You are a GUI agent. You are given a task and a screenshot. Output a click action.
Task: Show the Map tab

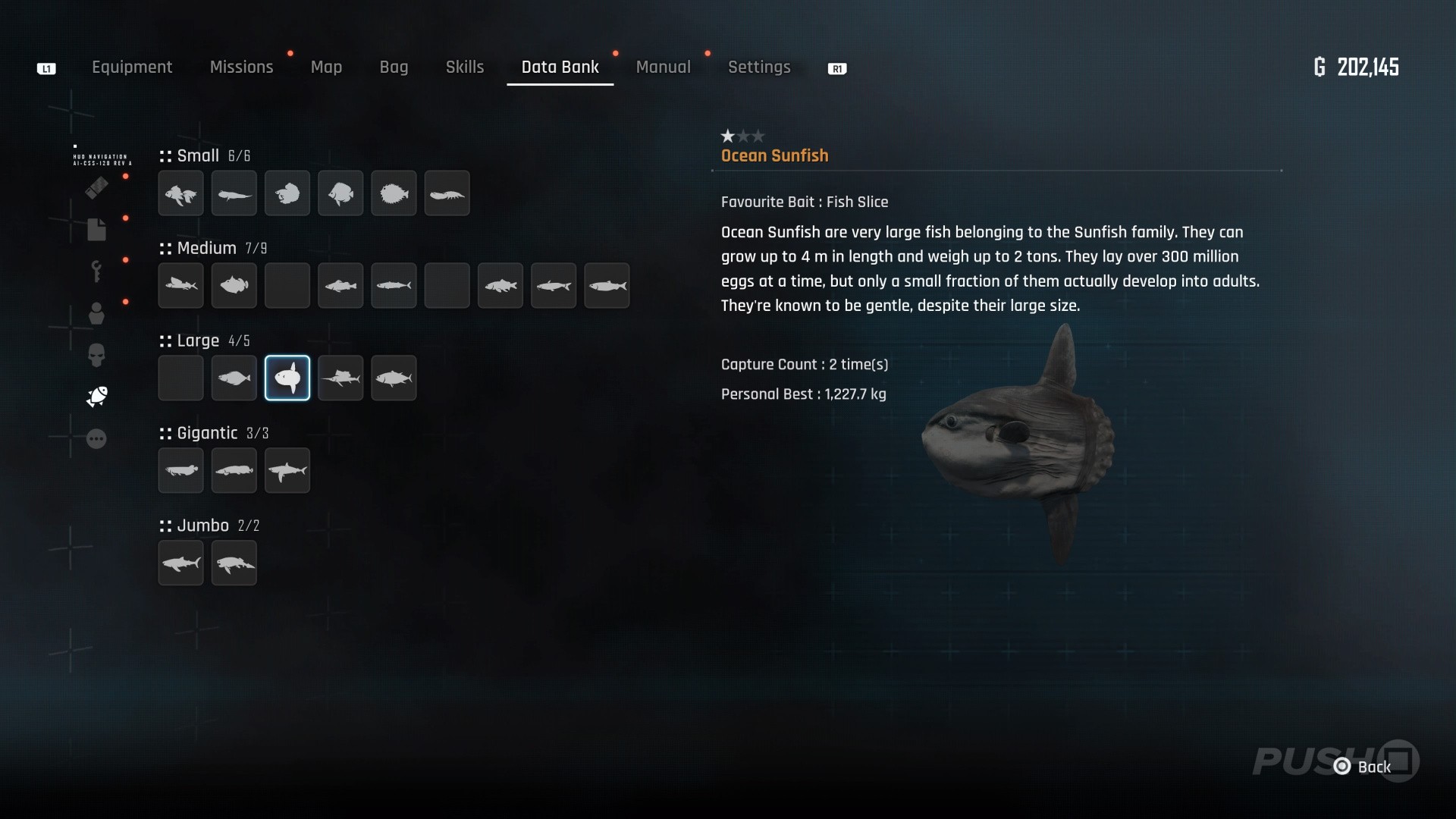click(x=326, y=67)
